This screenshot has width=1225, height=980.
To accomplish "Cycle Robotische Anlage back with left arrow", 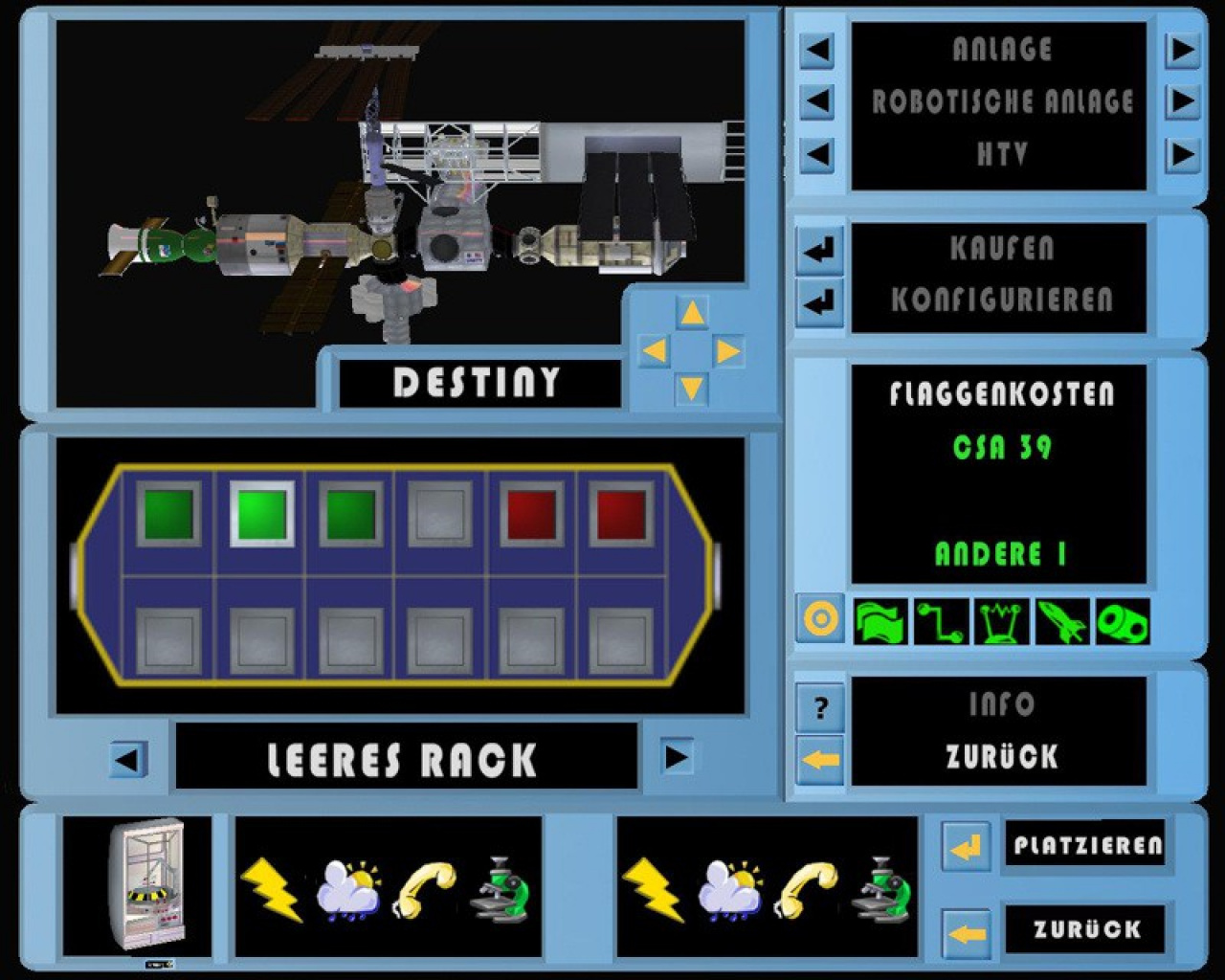I will pyautogui.click(x=816, y=100).
